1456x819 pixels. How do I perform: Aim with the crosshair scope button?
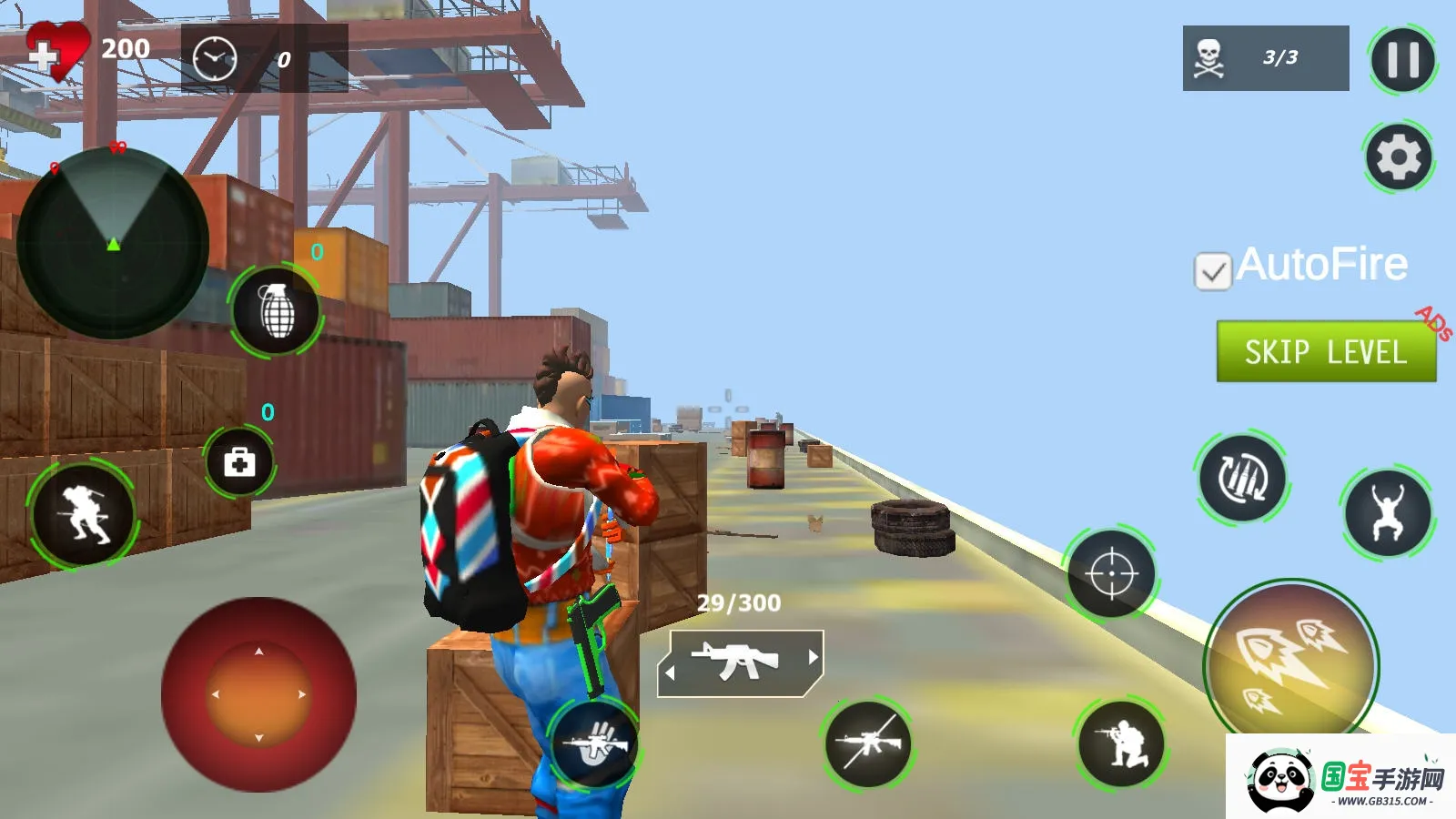pos(1111,574)
